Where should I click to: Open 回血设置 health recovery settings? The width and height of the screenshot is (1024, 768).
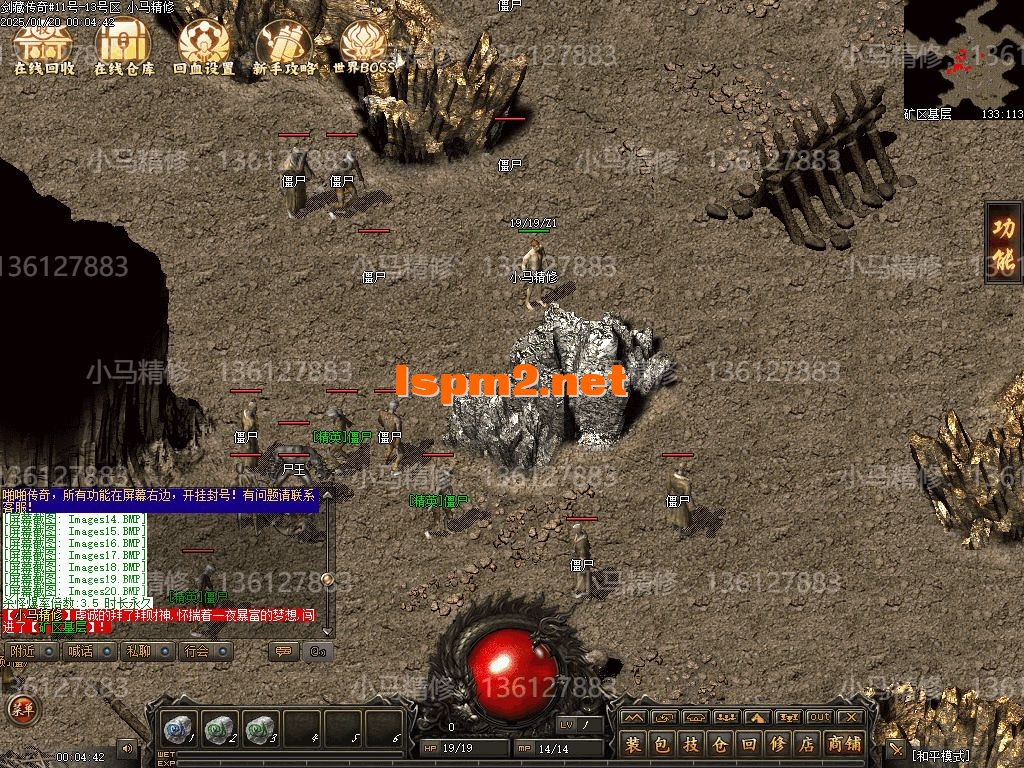(x=204, y=46)
